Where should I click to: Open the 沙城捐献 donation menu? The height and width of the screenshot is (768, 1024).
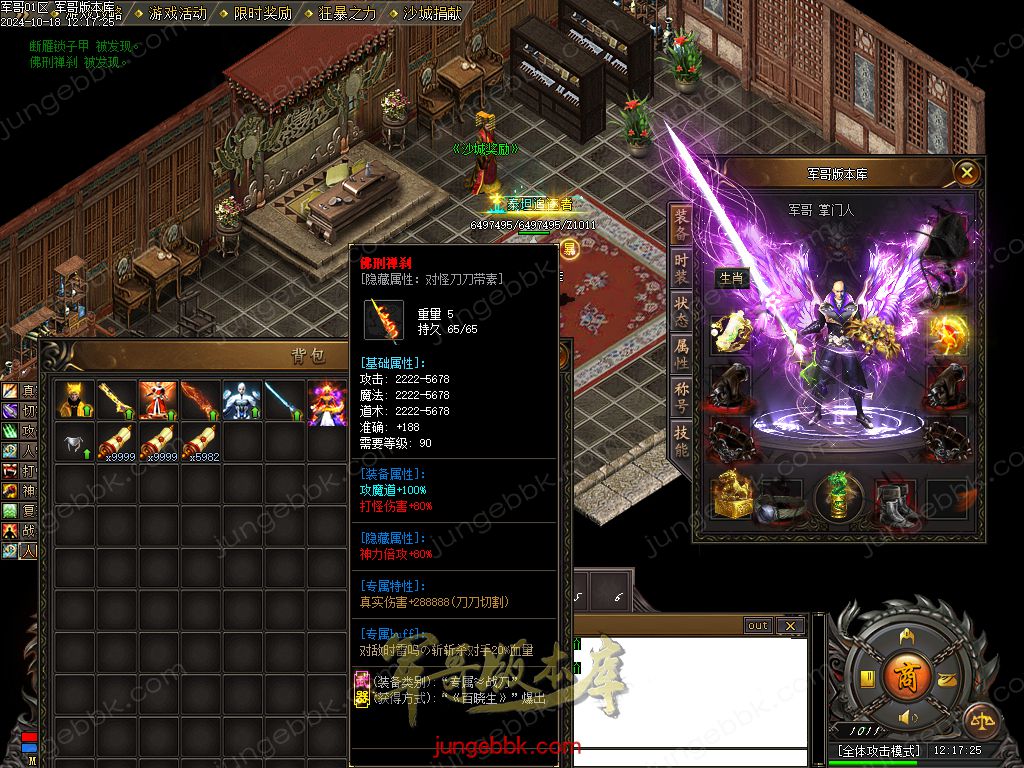432,13
